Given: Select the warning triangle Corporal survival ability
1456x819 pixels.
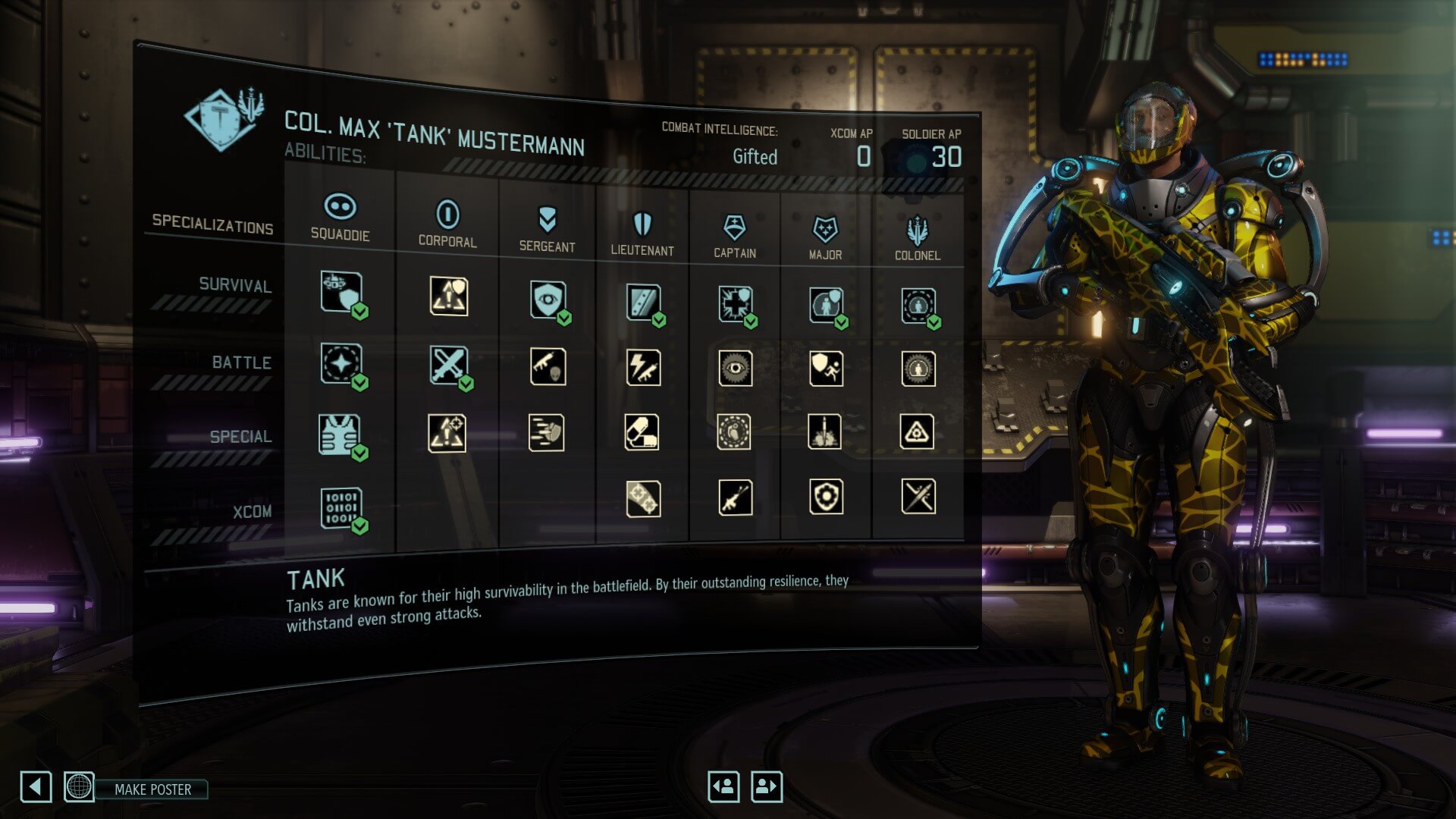Looking at the screenshot, I should 448,296.
